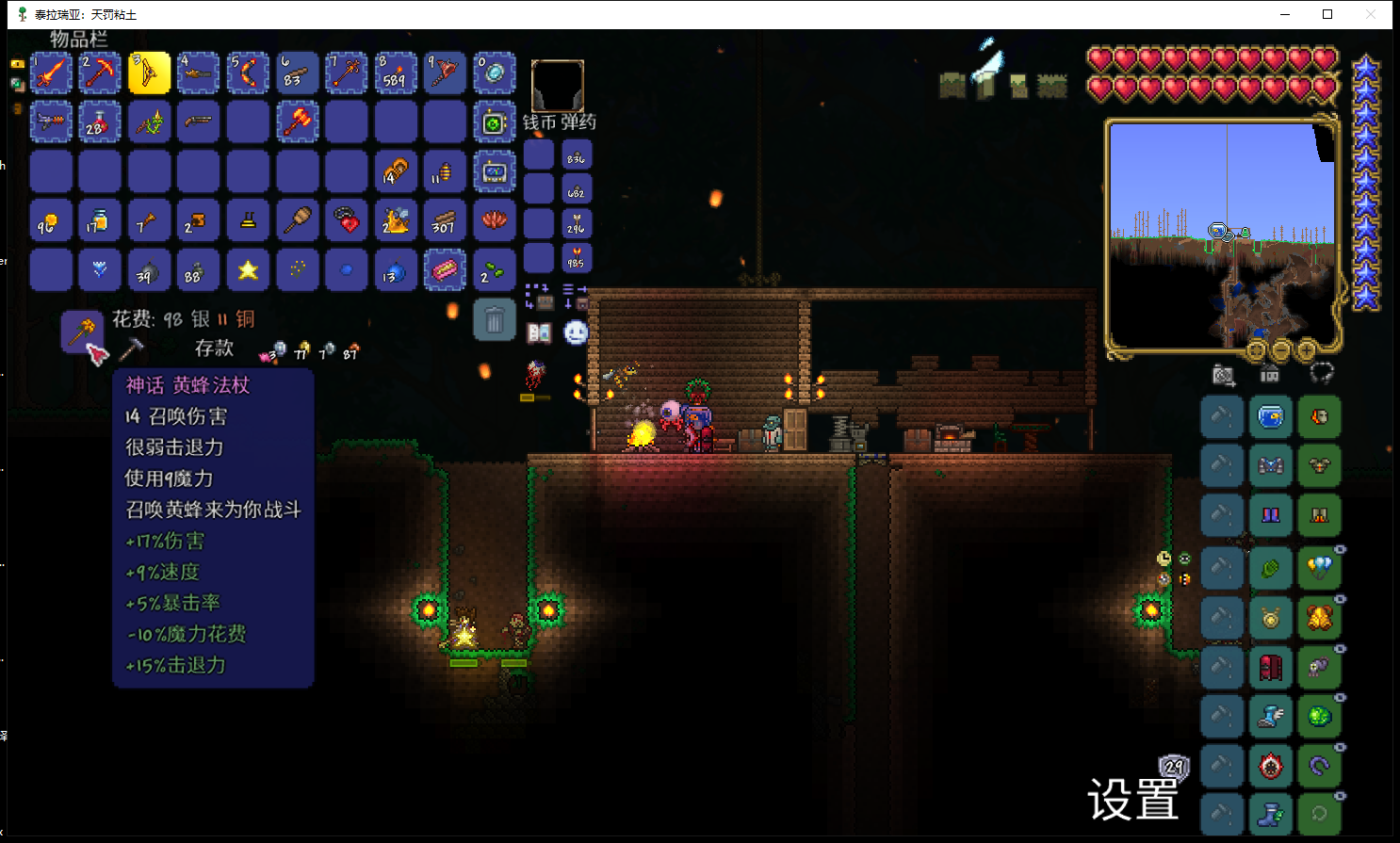This screenshot has width=1400, height=843.
Task: Click the heart-shaped band accessory in inventory
Action: pyautogui.click(x=347, y=220)
